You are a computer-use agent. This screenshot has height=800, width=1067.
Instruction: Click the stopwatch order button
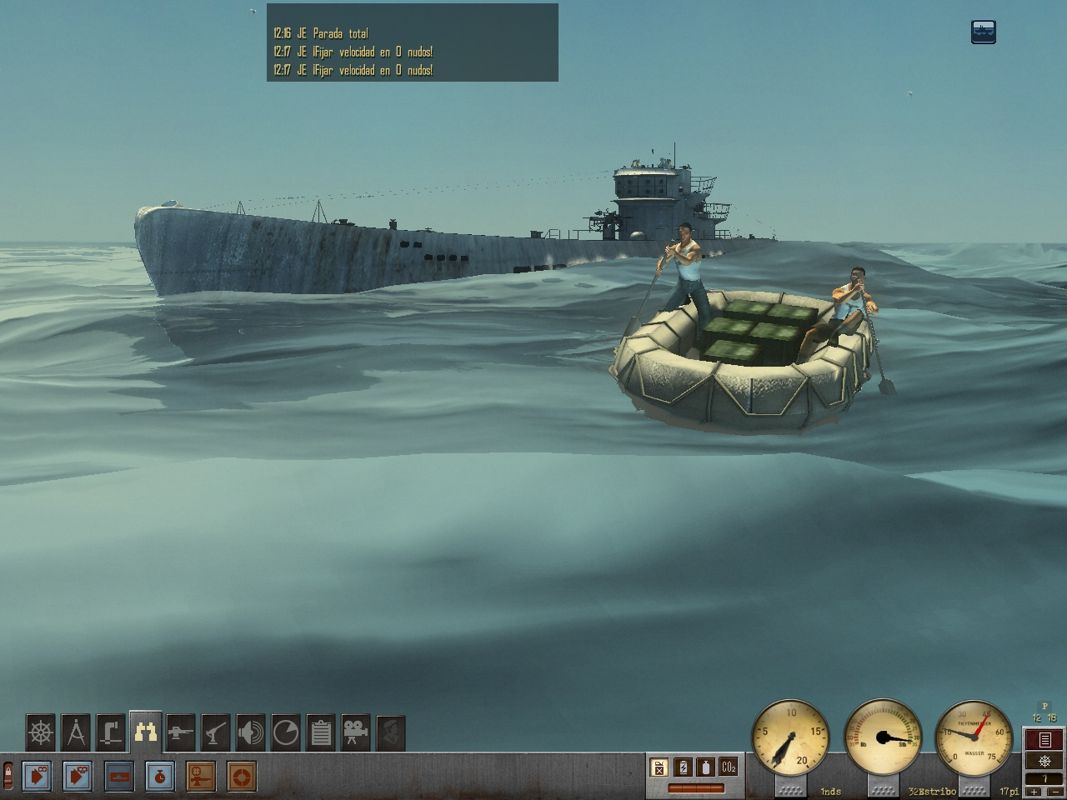(160, 776)
